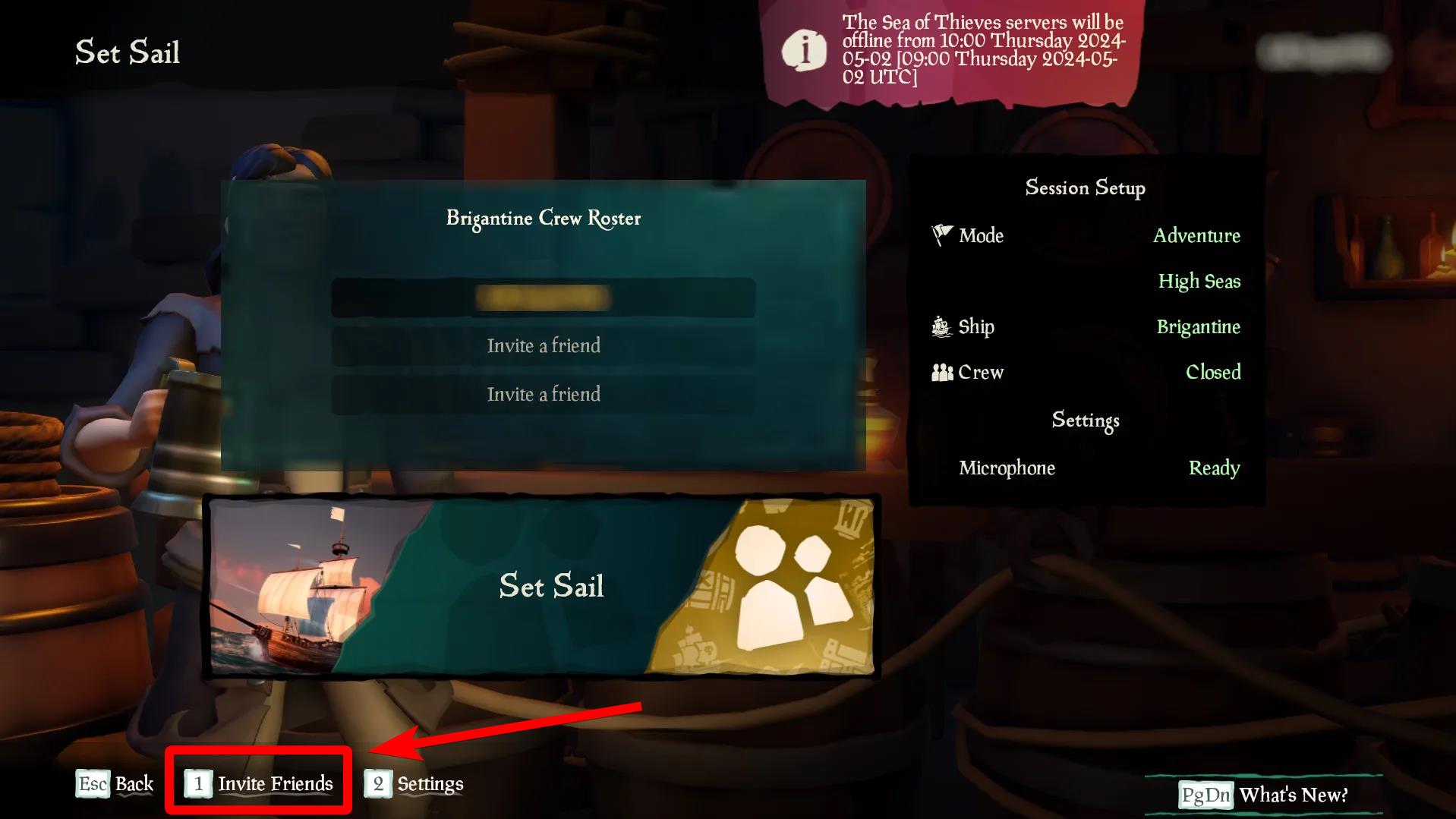
Task: Select the Ship type Brigantine option
Action: click(1198, 327)
